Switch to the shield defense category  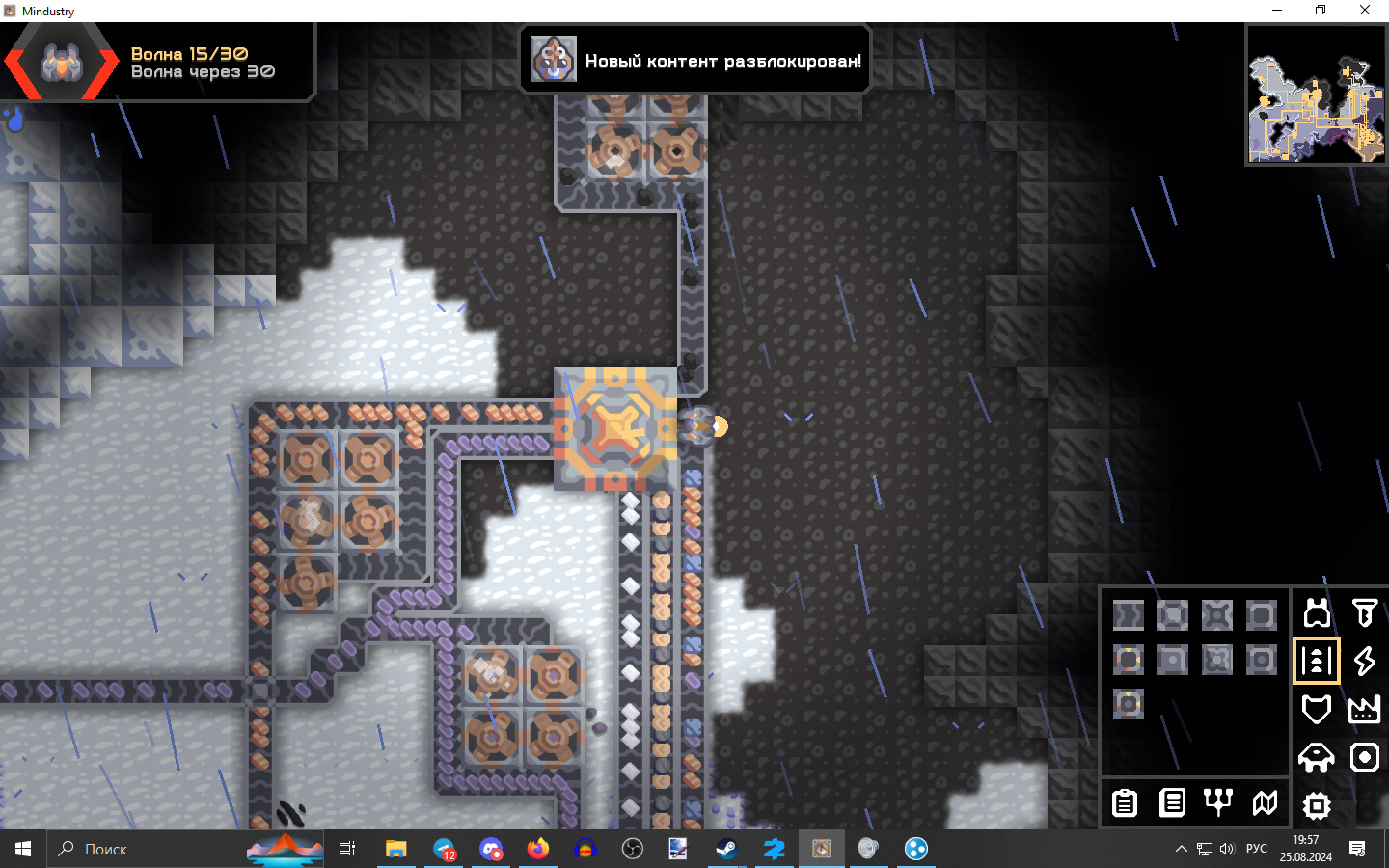[1317, 709]
